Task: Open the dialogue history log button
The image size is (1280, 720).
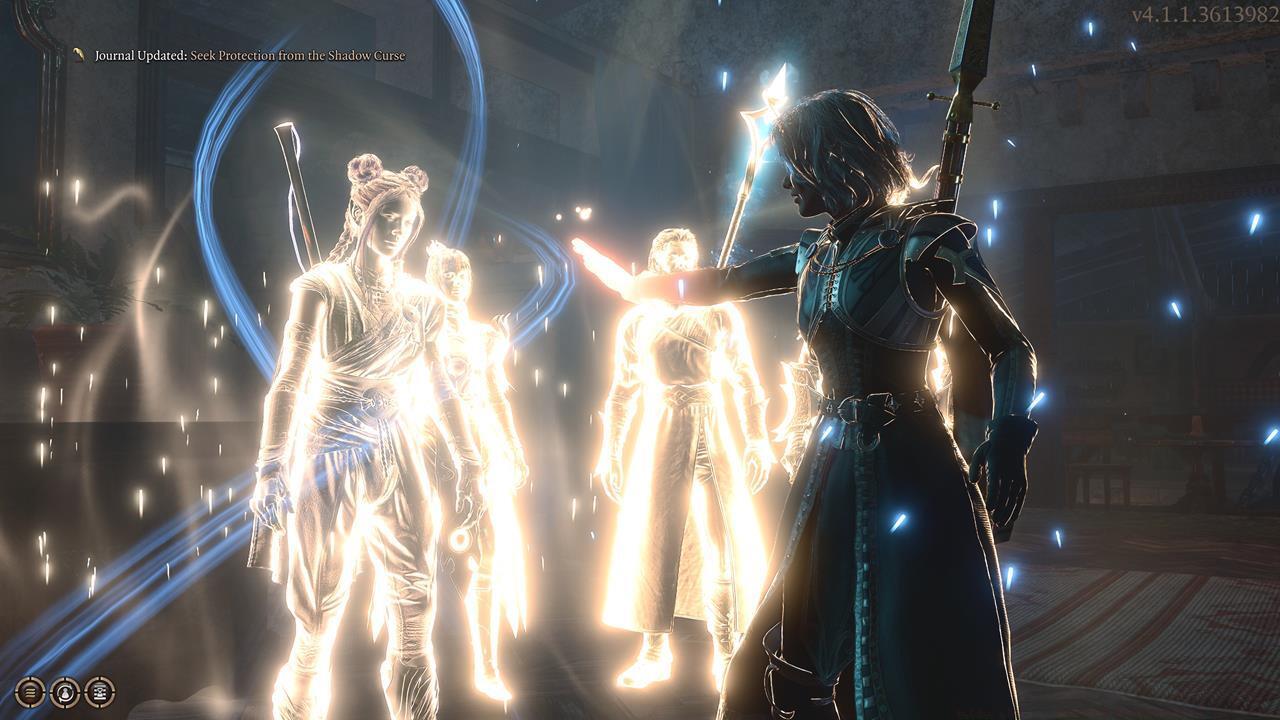Action: (x=99, y=691)
